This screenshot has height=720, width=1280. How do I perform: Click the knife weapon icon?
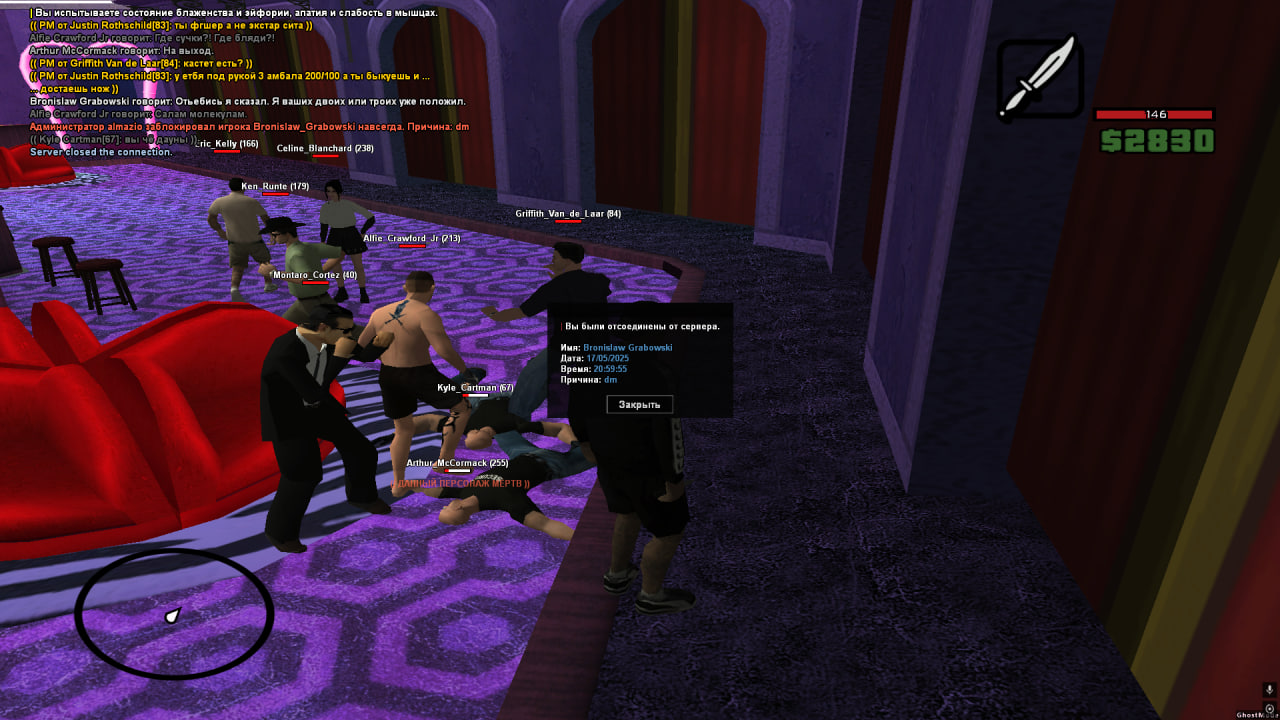click(1039, 77)
